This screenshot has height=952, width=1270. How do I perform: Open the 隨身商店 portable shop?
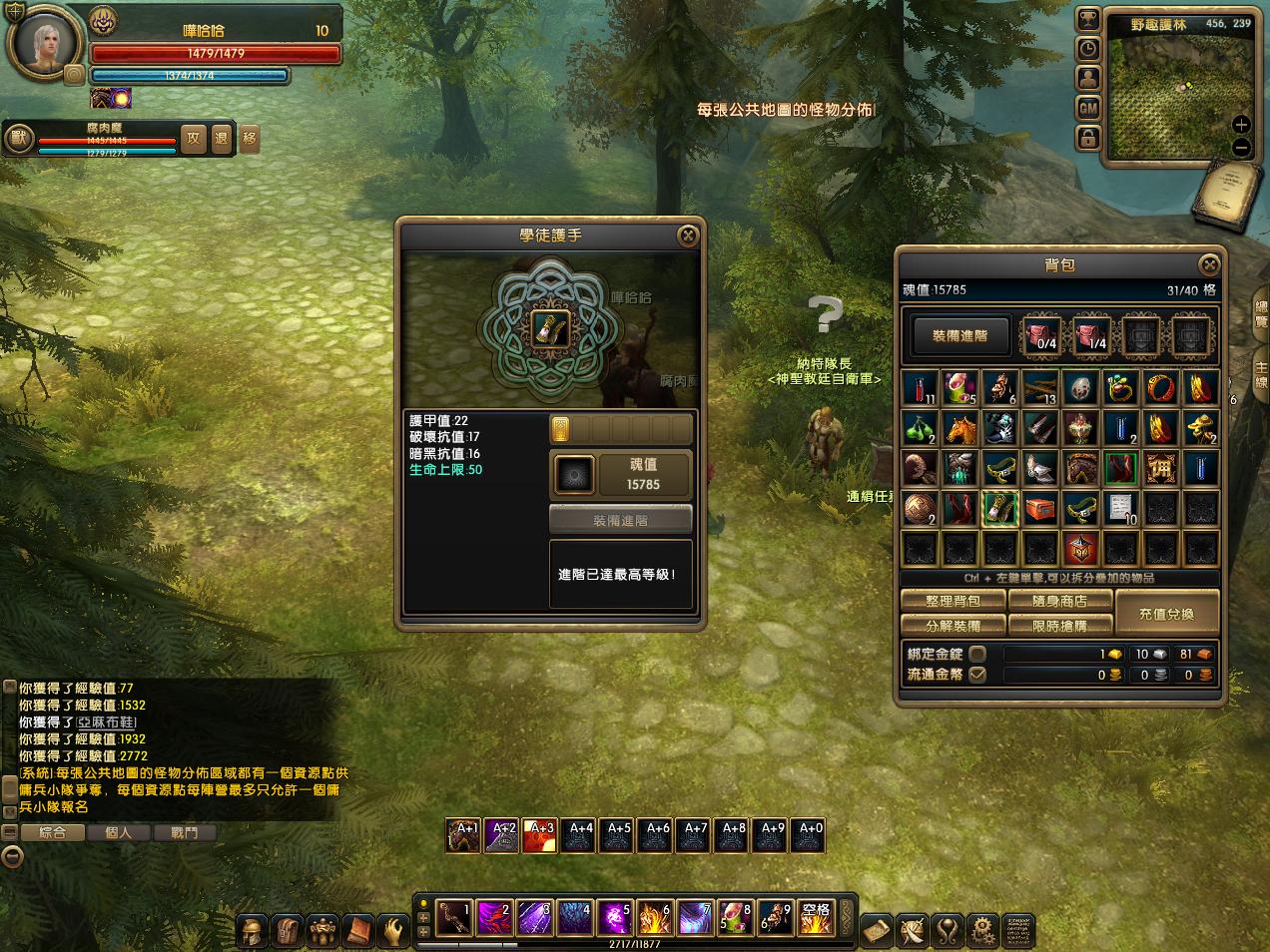click(1060, 601)
